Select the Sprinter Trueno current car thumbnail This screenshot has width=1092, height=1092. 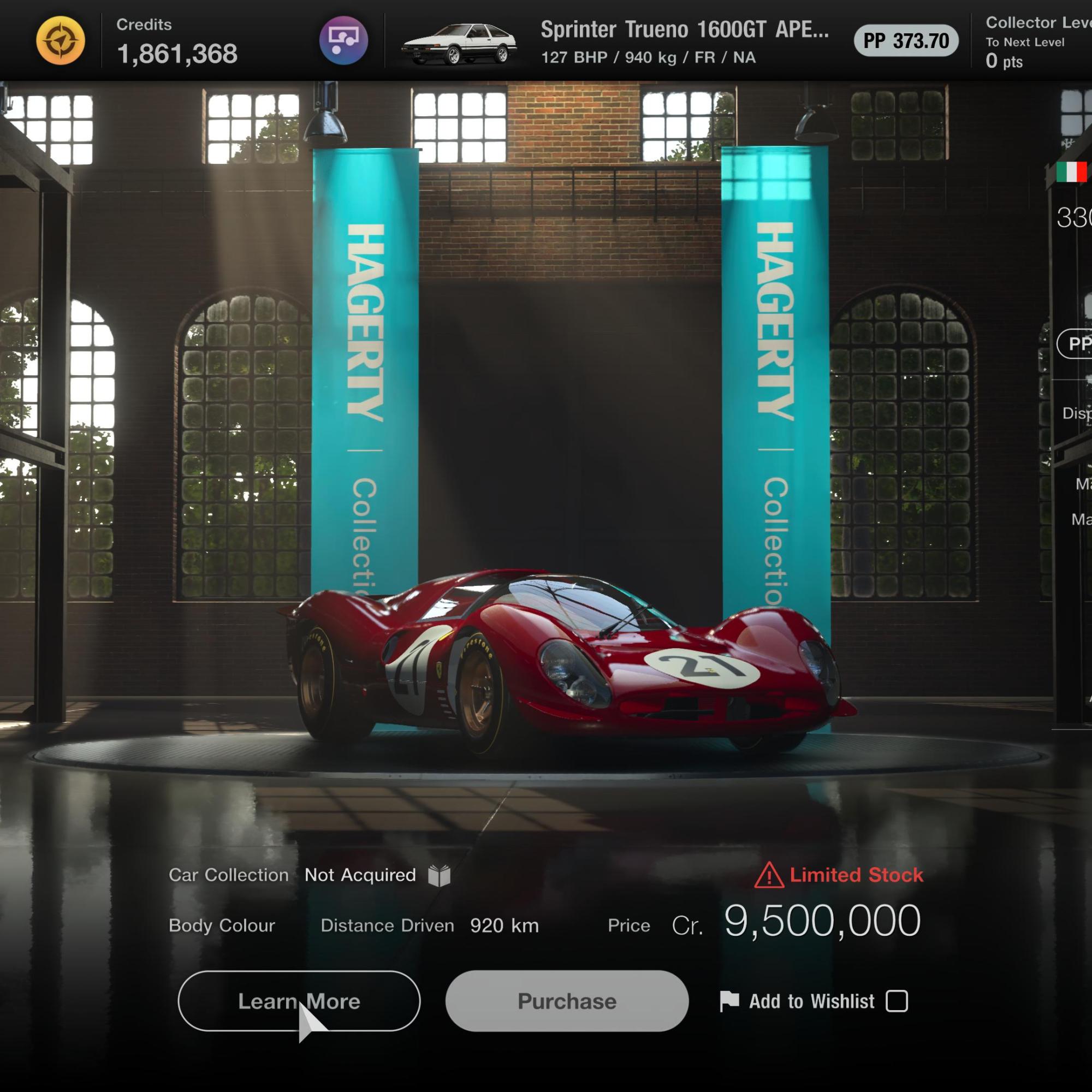point(459,43)
